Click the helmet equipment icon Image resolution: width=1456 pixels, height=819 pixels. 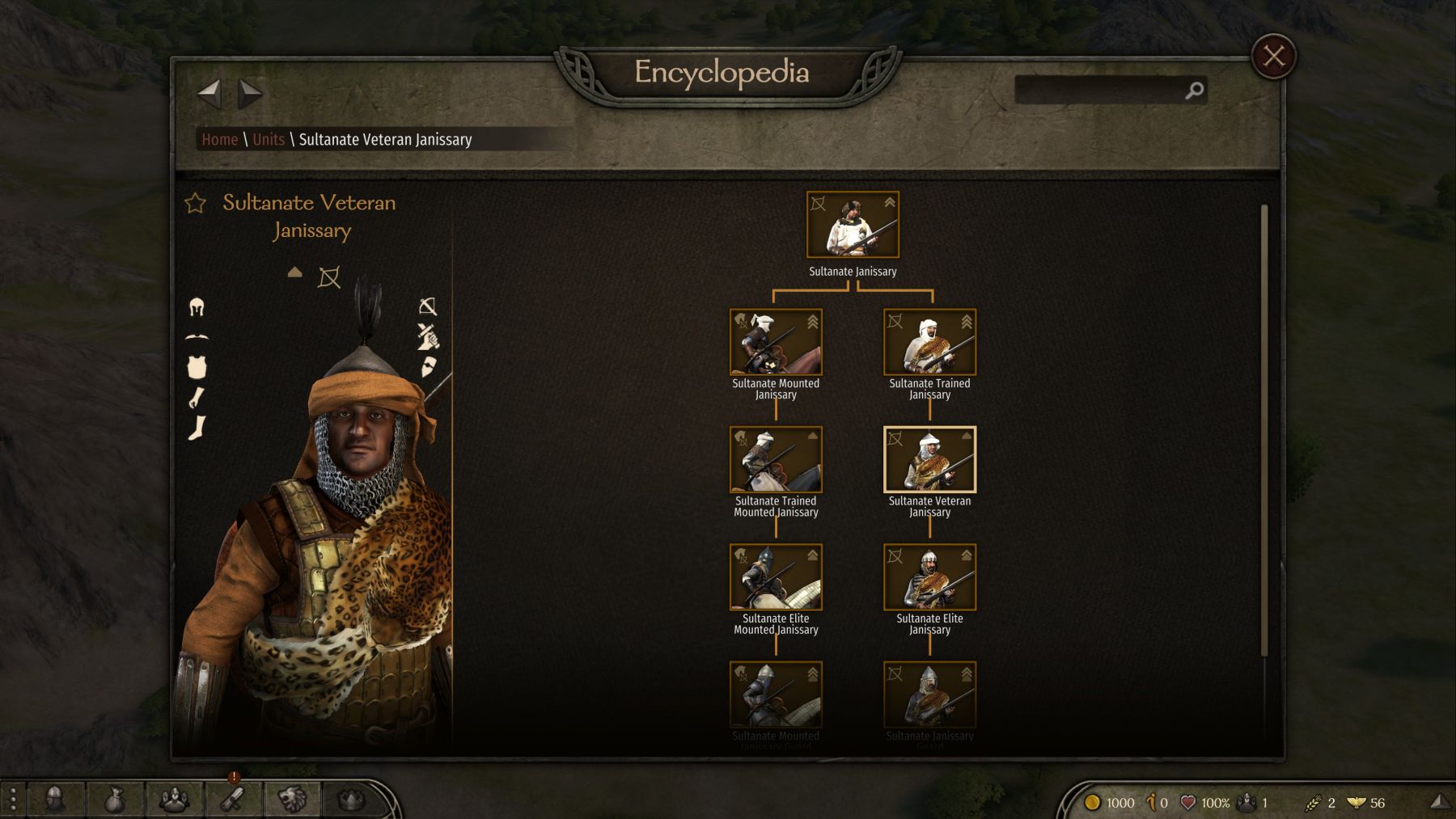pos(197,307)
